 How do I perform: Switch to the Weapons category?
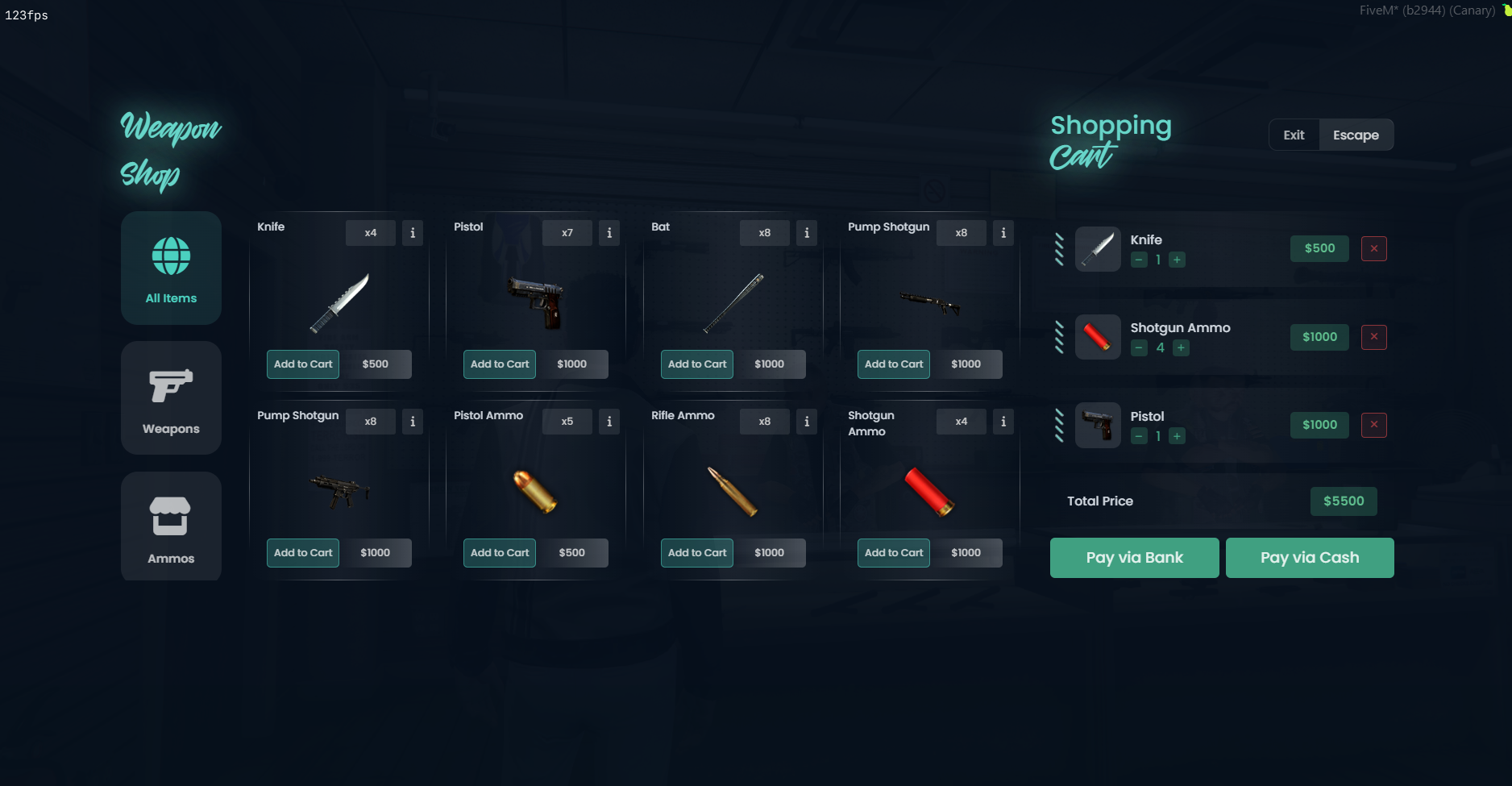tap(170, 397)
